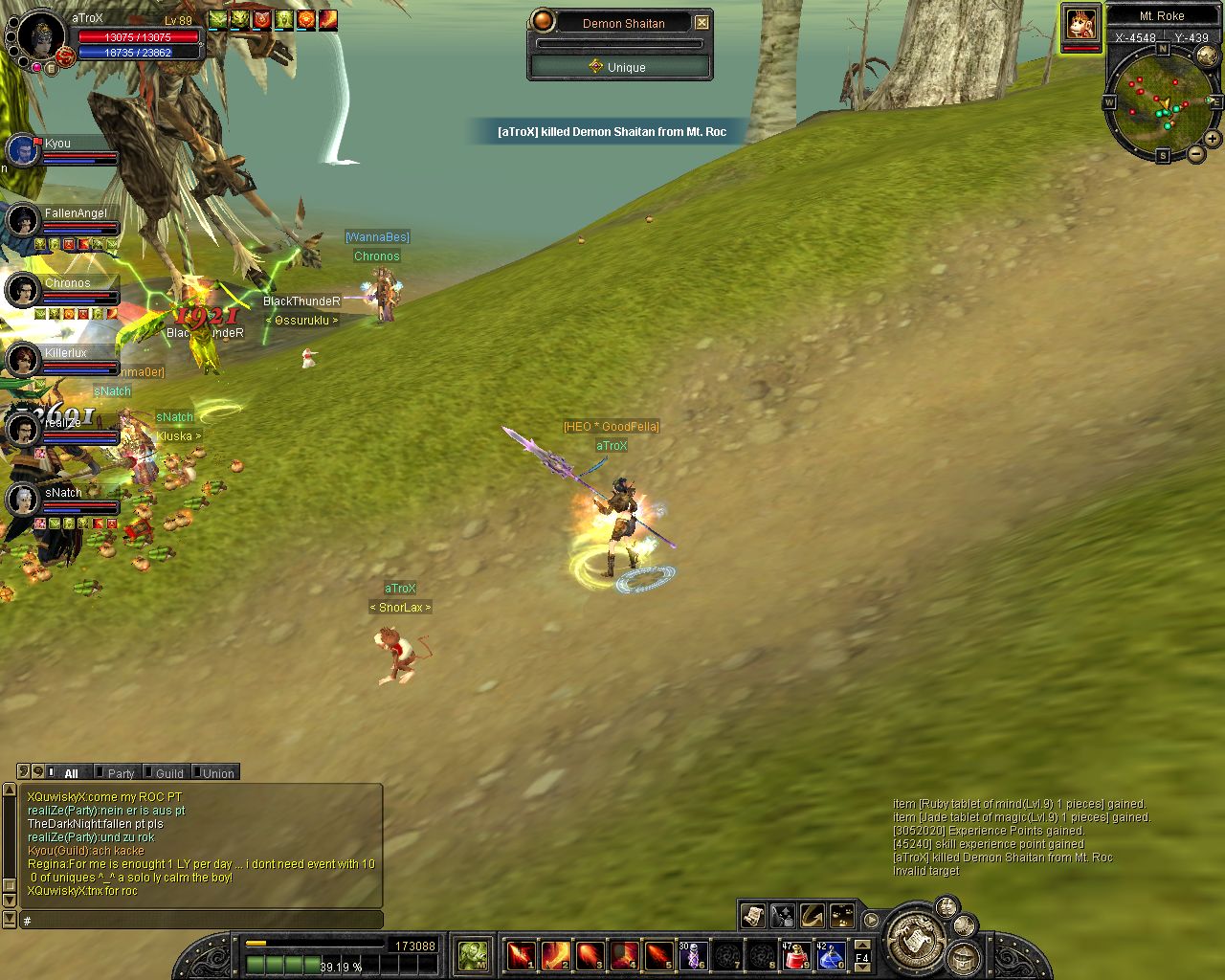Open the scroll icon above the hotbar
This screenshot has width=1225, height=980.
click(753, 916)
